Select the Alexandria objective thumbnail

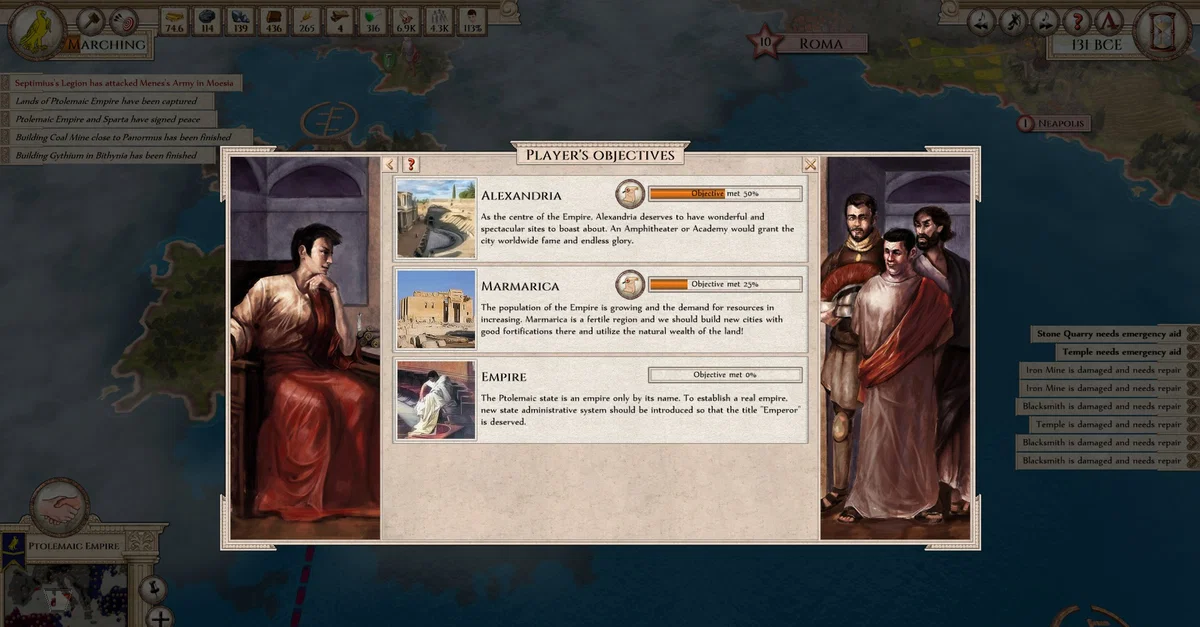[436, 219]
